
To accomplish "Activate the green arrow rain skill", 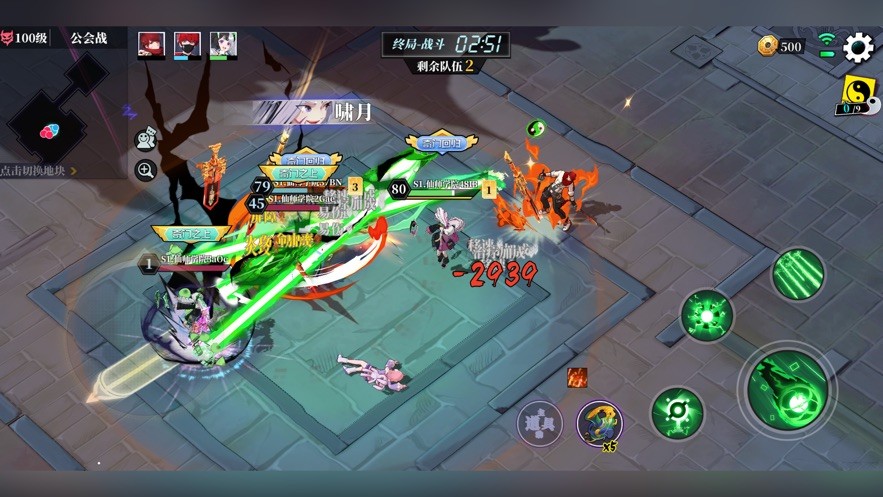I will pos(797,273).
